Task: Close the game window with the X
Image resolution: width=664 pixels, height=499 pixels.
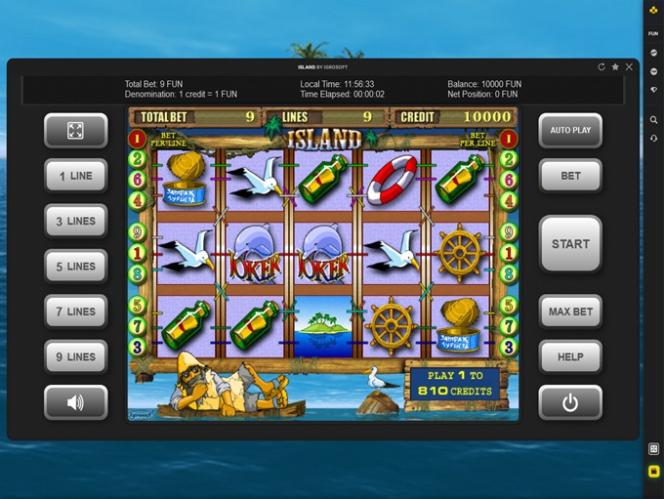Action: tap(629, 67)
